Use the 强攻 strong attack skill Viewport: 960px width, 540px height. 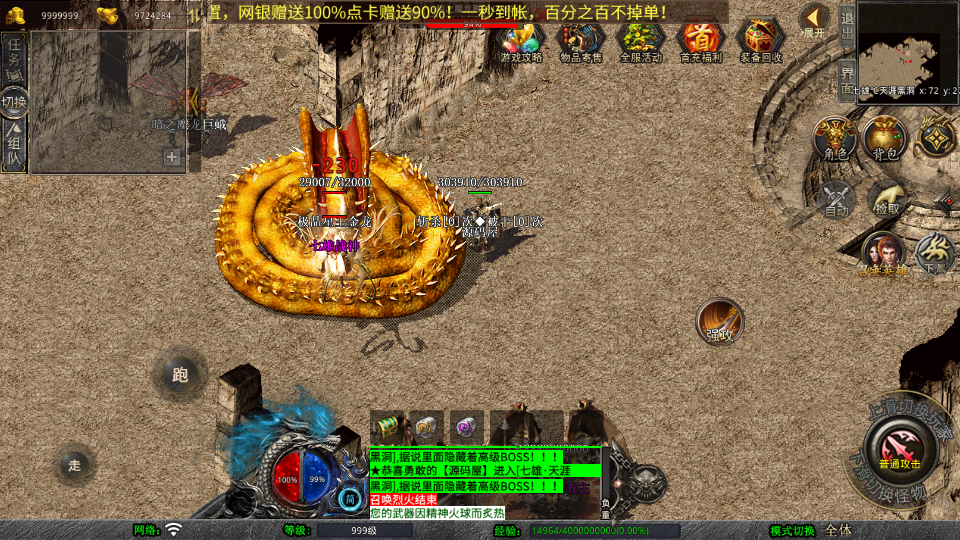(x=720, y=322)
